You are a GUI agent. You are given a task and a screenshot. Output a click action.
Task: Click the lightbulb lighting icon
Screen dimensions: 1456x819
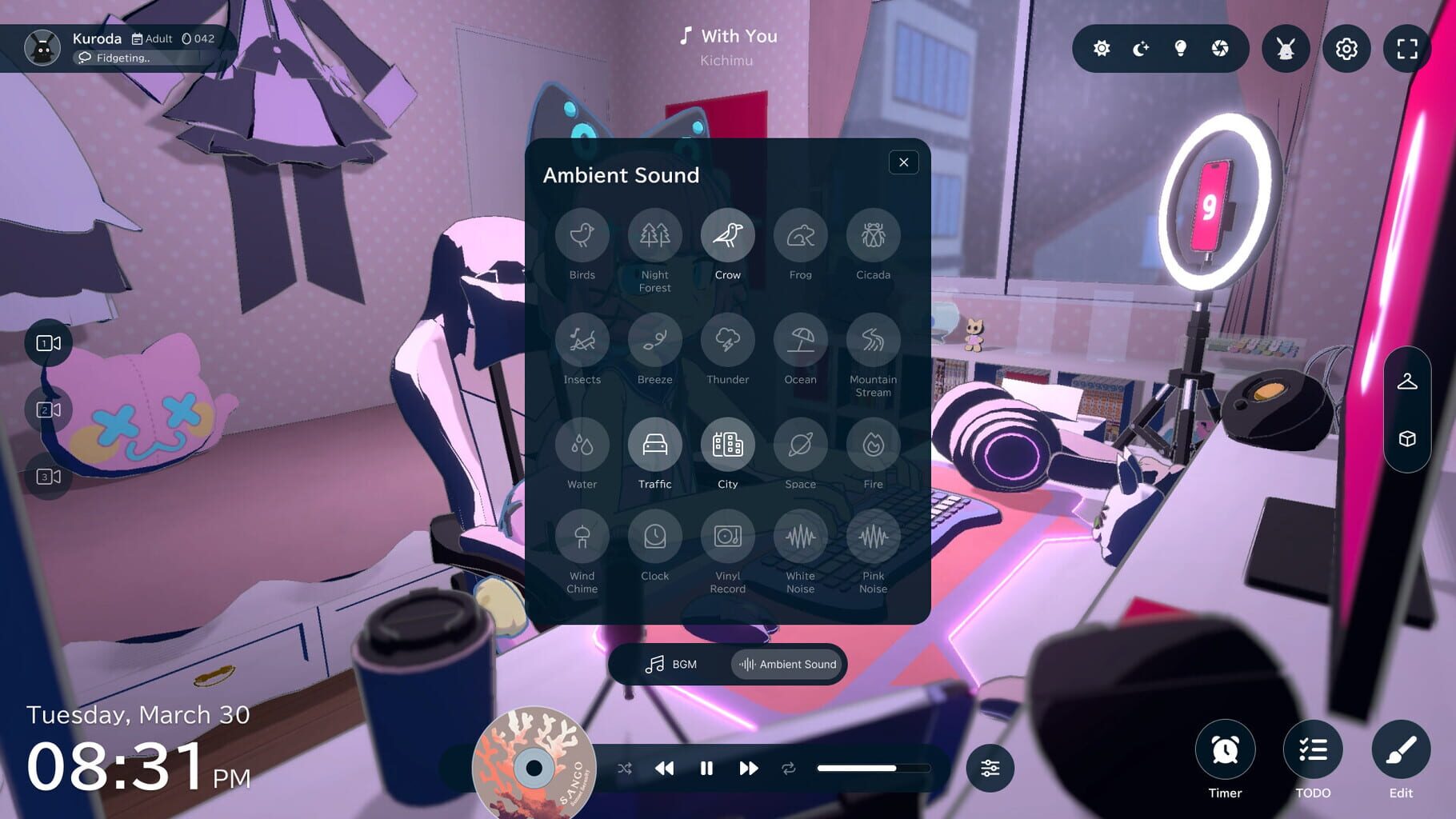pyautogui.click(x=1182, y=49)
